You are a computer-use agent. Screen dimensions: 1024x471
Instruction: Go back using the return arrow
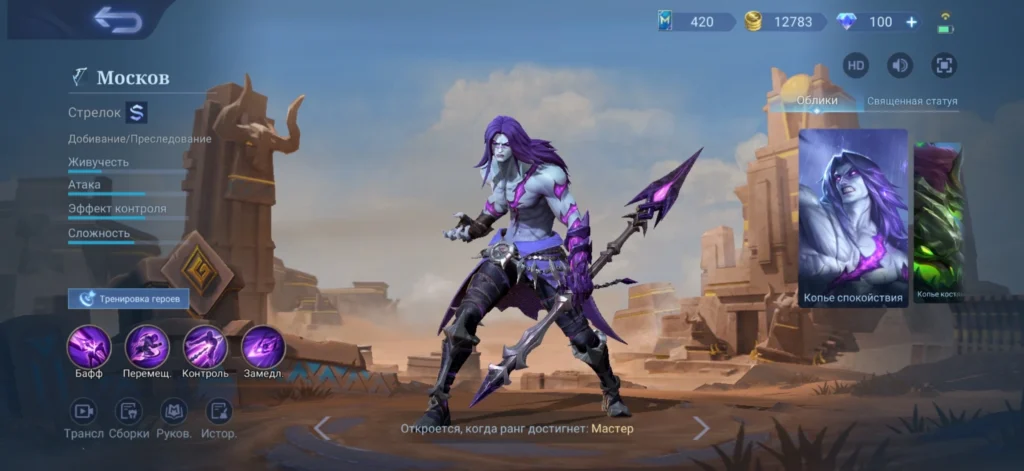(118, 20)
